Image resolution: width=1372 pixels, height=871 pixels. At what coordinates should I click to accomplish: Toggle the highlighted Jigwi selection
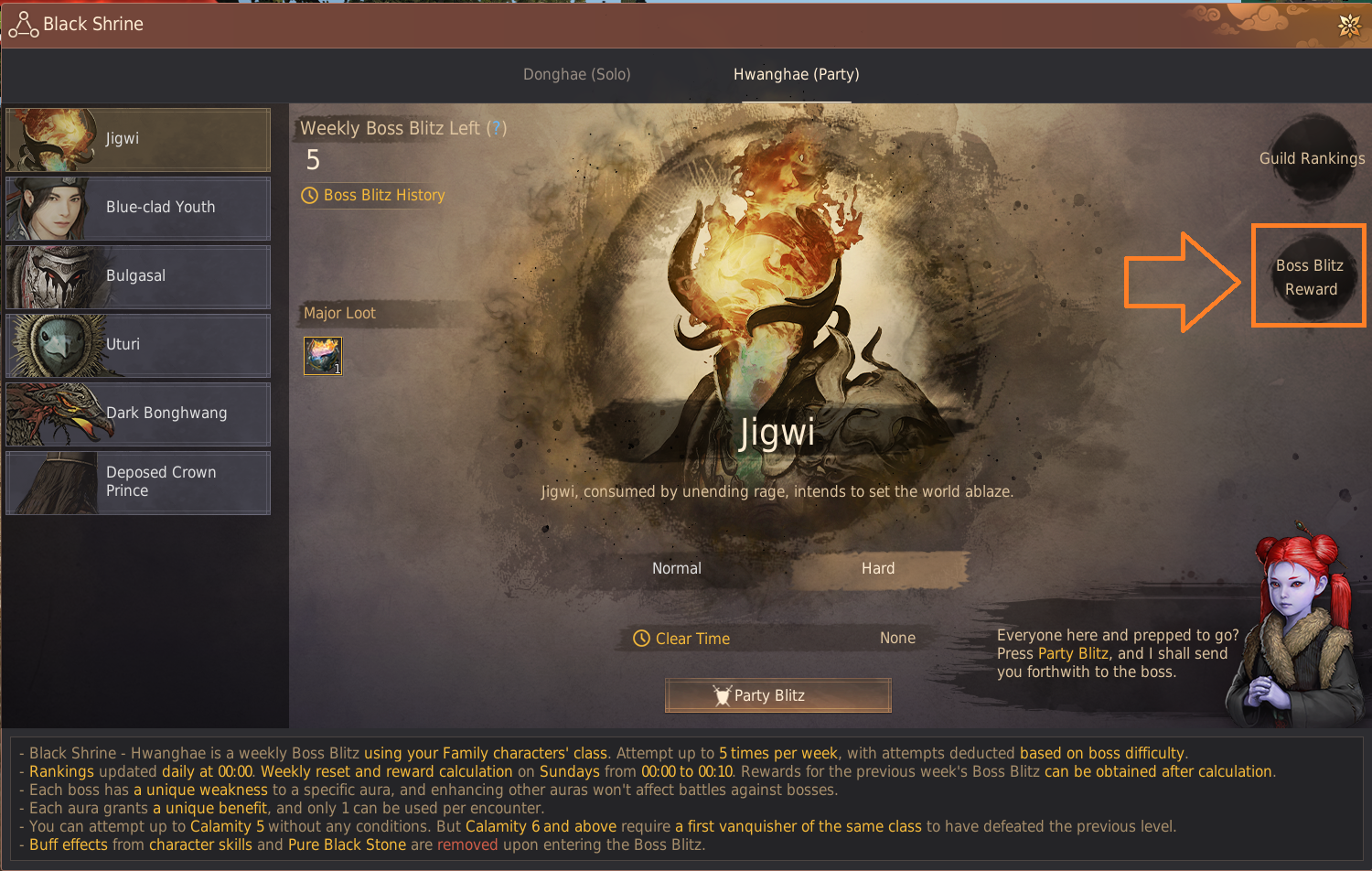coord(137,138)
